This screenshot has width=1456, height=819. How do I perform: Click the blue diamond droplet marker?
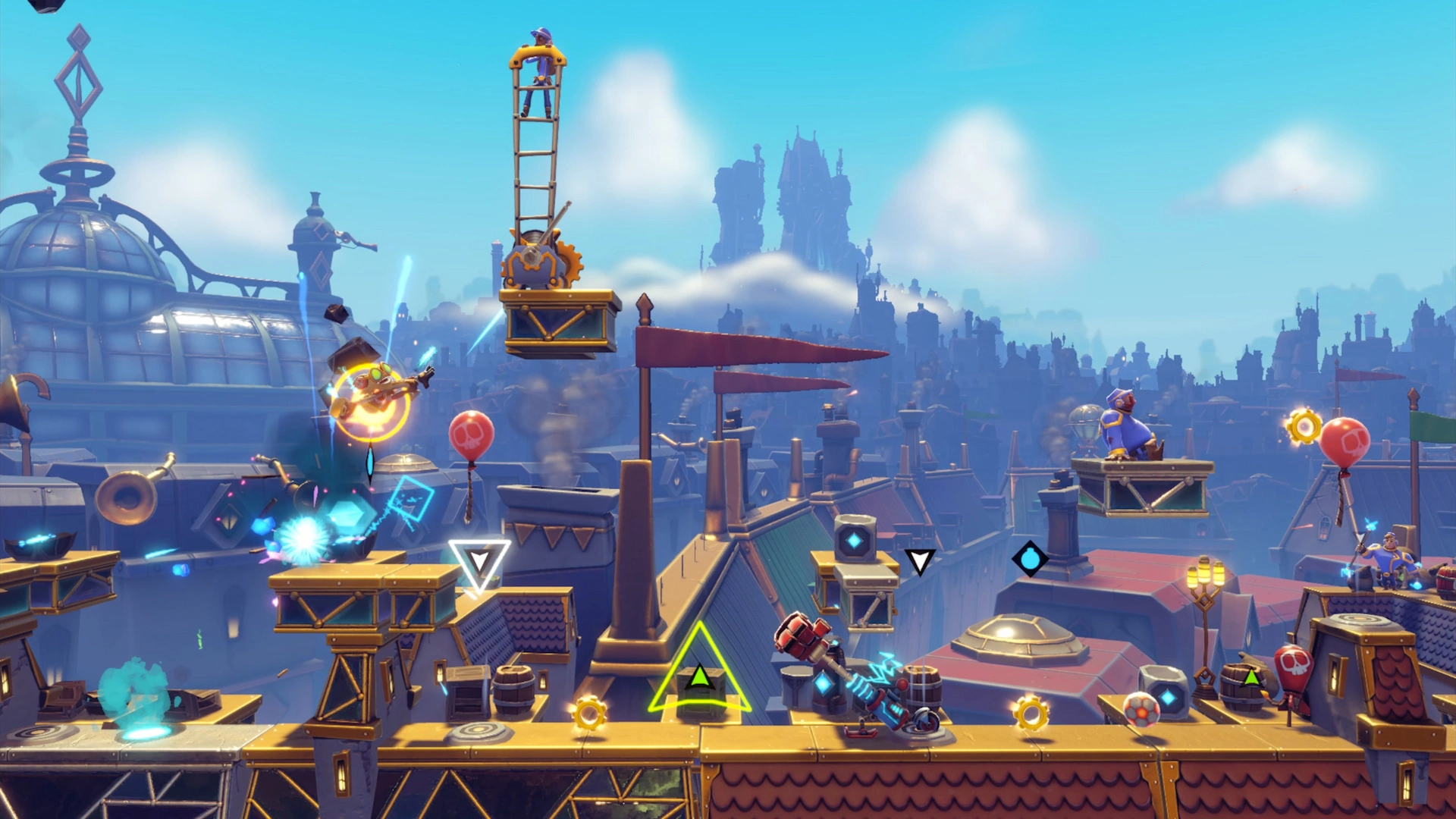click(1030, 560)
